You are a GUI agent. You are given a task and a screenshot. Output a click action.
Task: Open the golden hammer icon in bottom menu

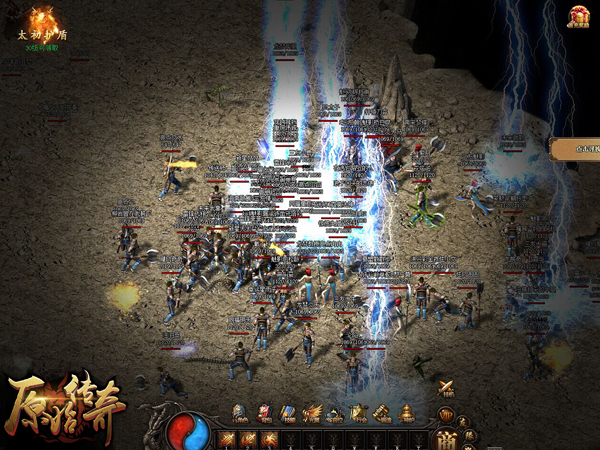[382, 412]
